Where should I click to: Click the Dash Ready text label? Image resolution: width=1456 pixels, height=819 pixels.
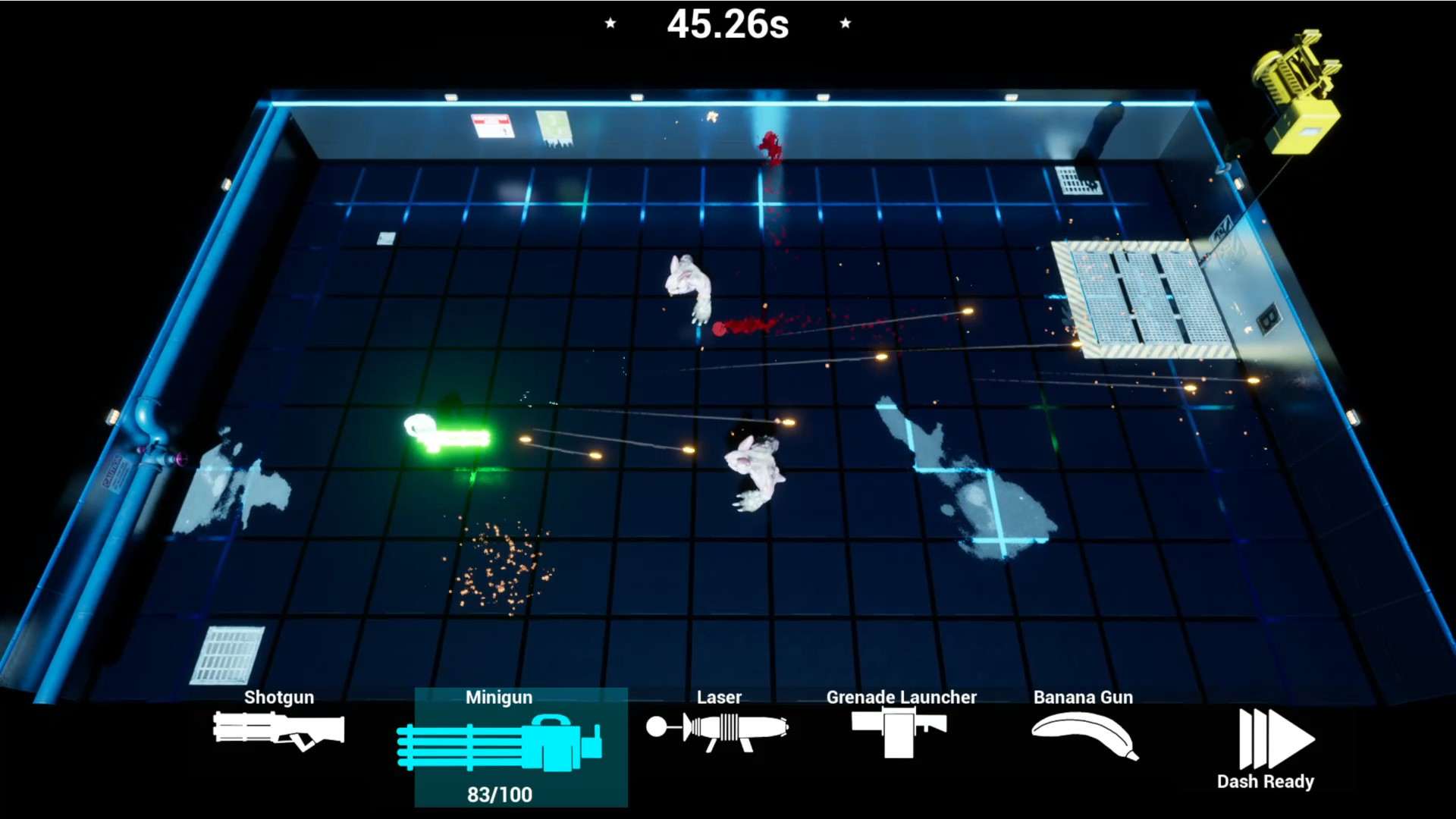(x=1267, y=780)
